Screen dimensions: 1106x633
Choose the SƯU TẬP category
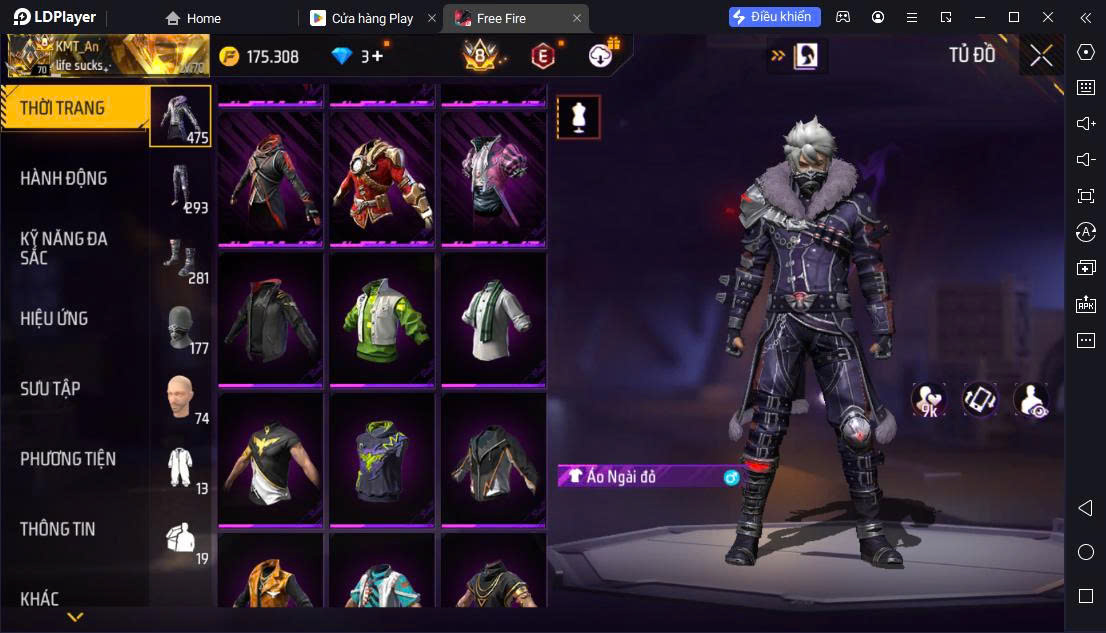(x=50, y=389)
